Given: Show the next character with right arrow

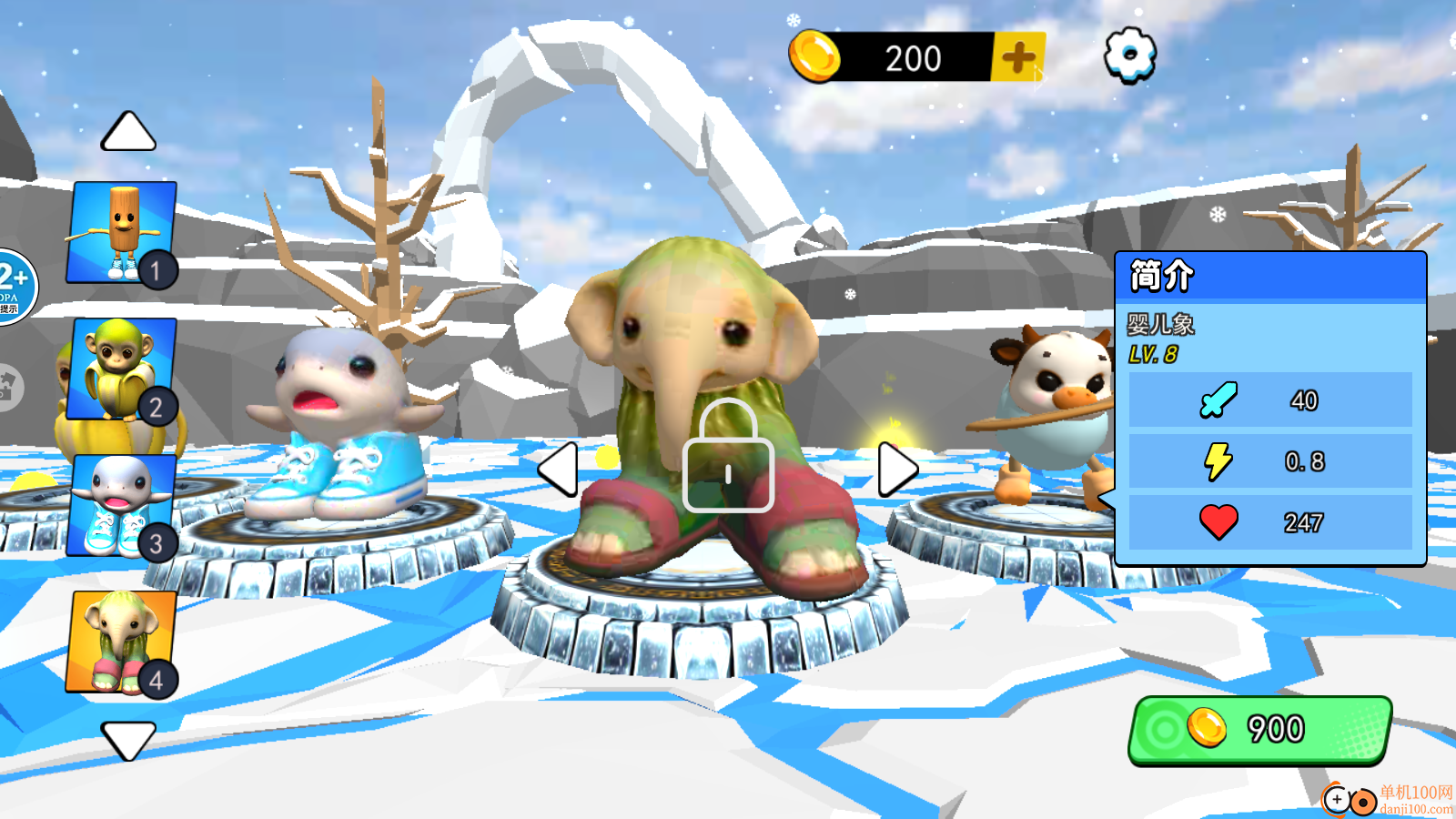Looking at the screenshot, I should point(896,470).
